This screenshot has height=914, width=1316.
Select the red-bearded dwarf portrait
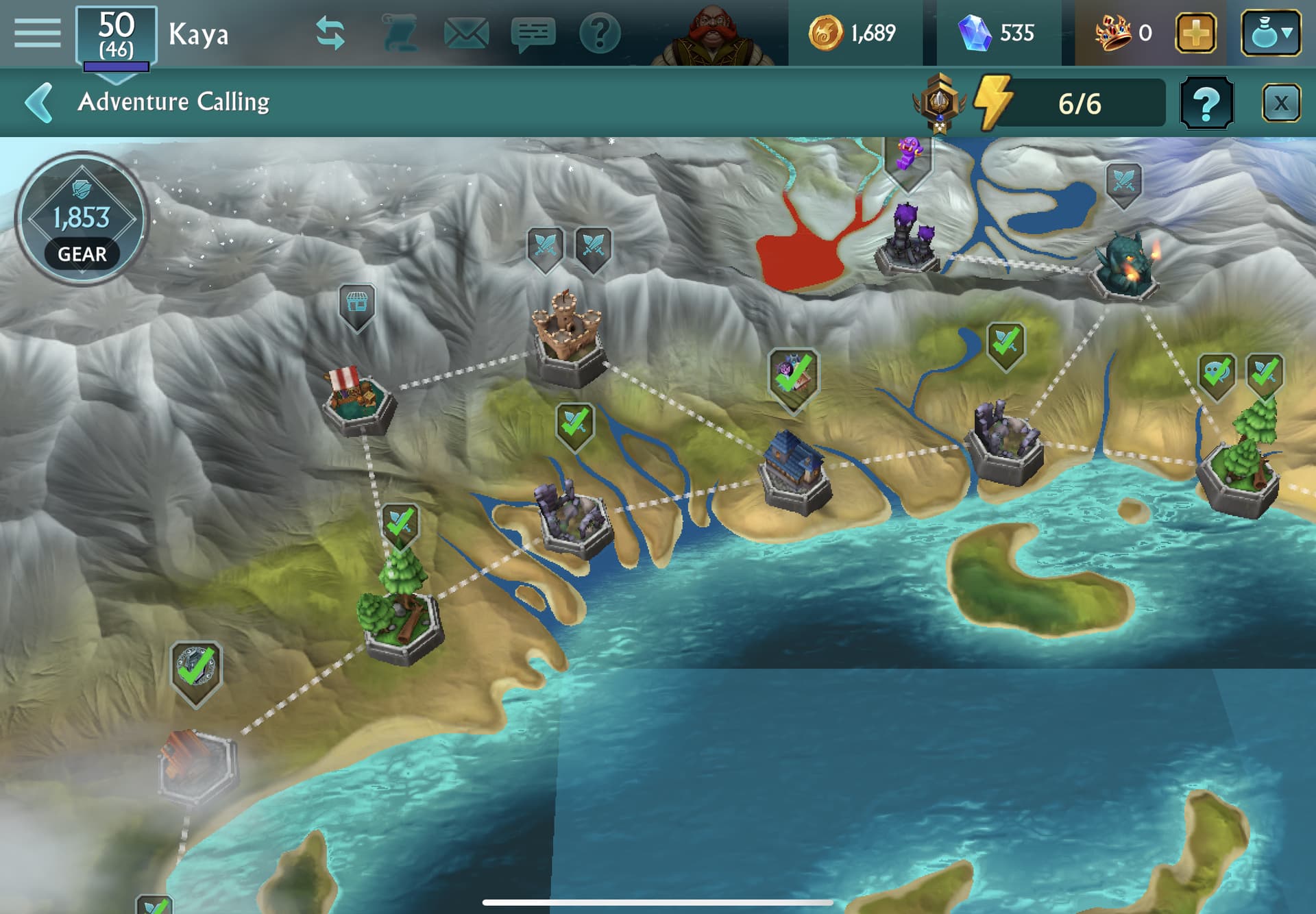point(713,36)
